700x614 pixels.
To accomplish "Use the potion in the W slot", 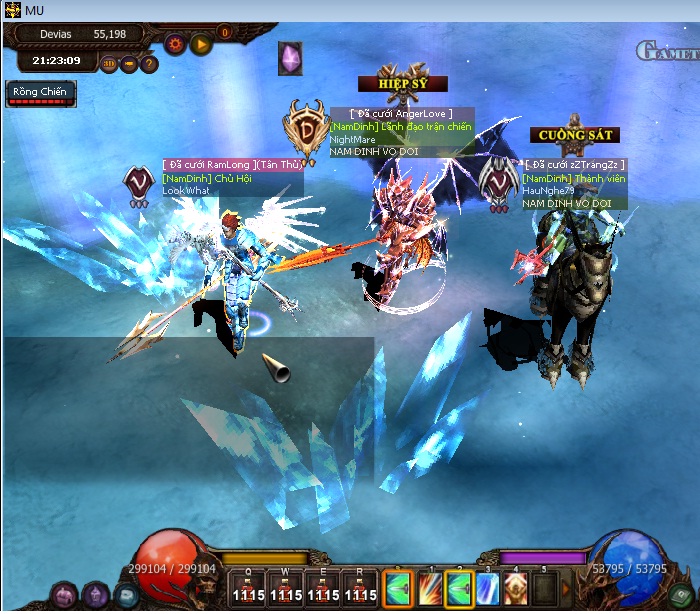I will click(283, 588).
